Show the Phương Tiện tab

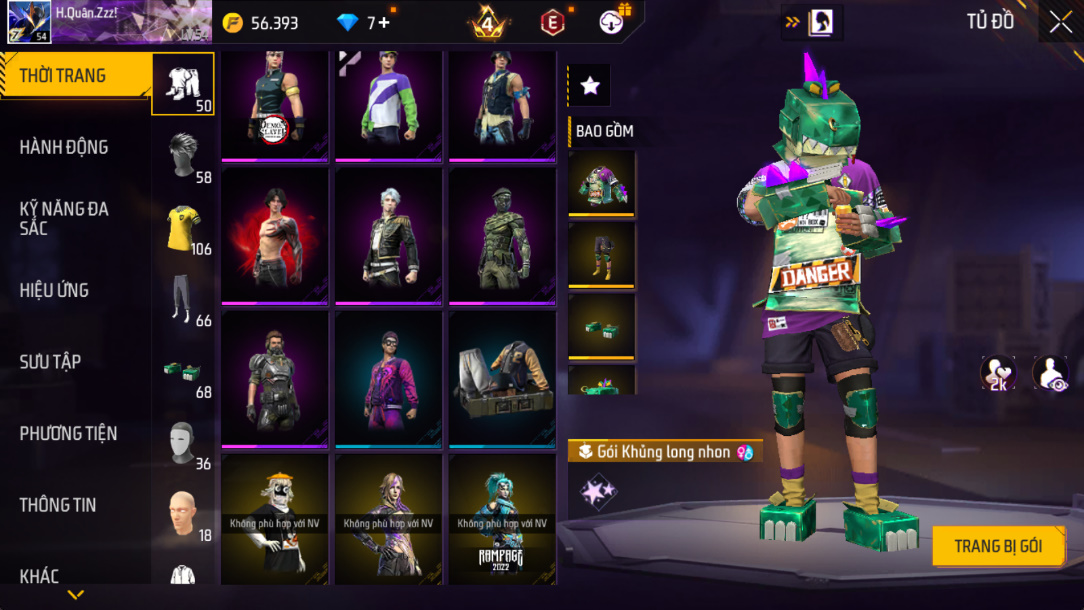tap(68, 433)
